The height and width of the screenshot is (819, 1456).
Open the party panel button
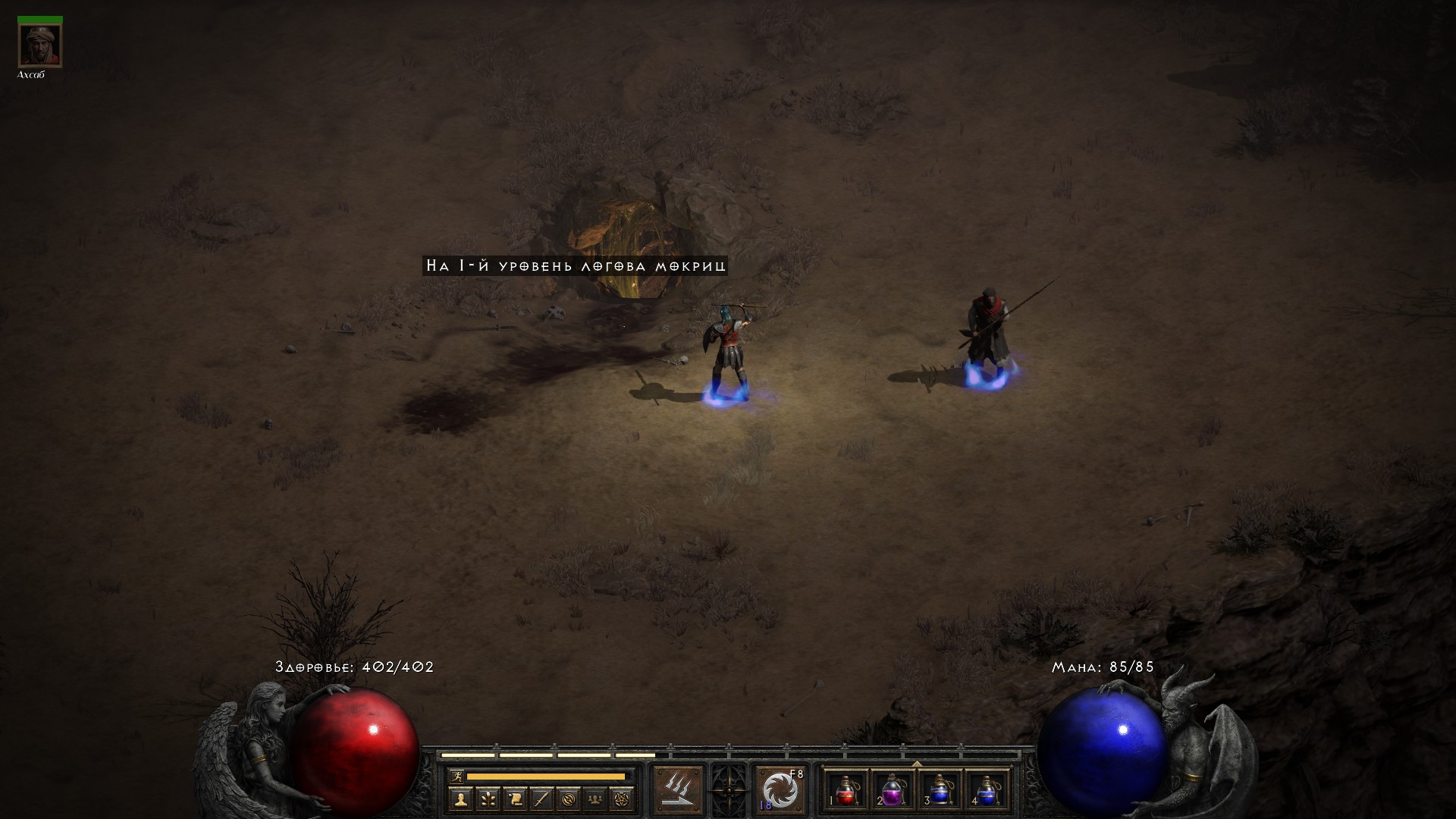[597, 799]
